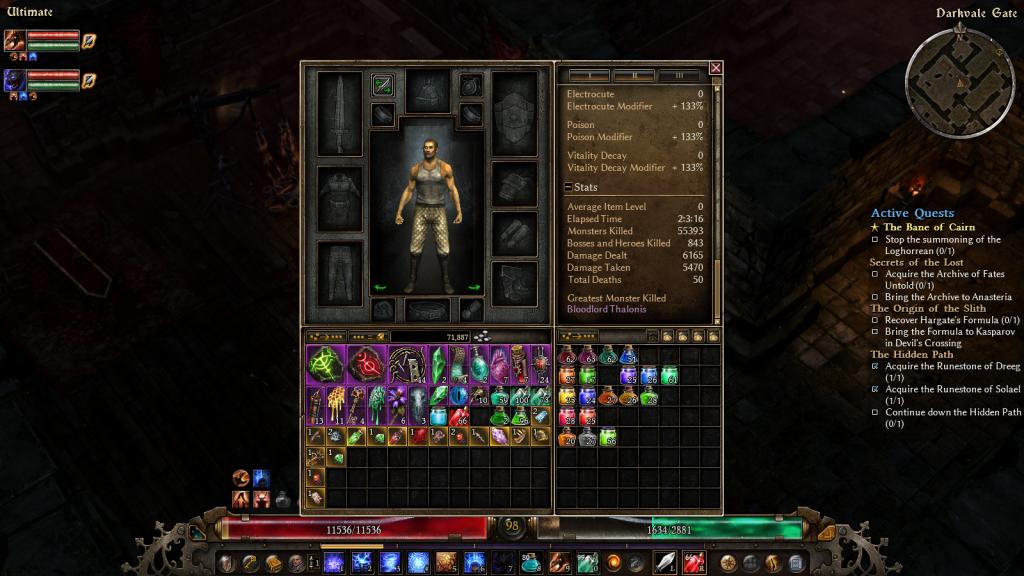The height and width of the screenshot is (576, 1024).
Task: Collapse the Stats section
Action: coord(568,187)
